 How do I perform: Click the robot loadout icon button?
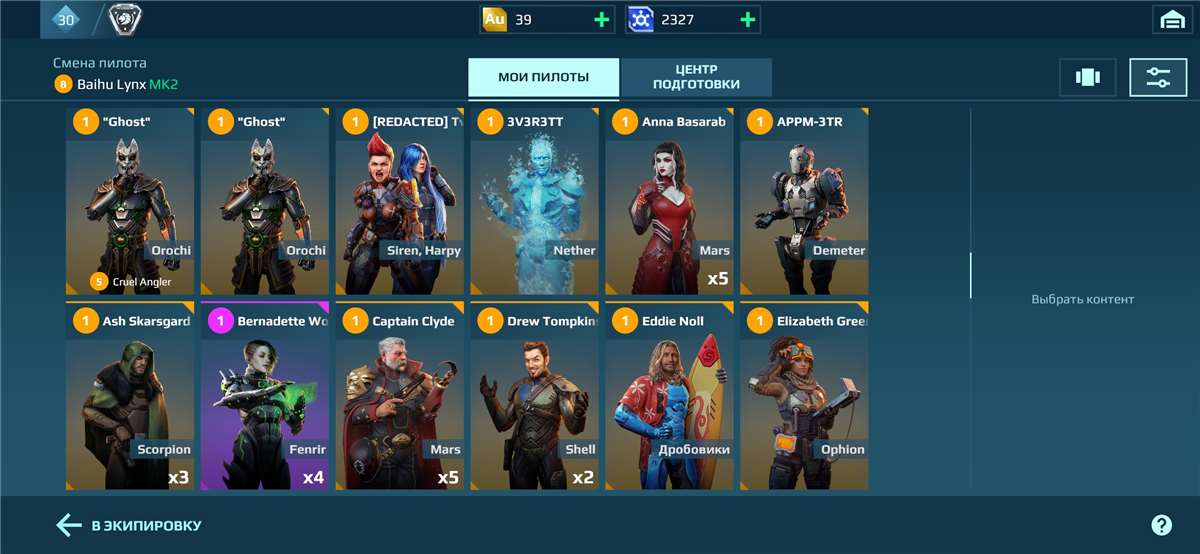coord(1087,77)
